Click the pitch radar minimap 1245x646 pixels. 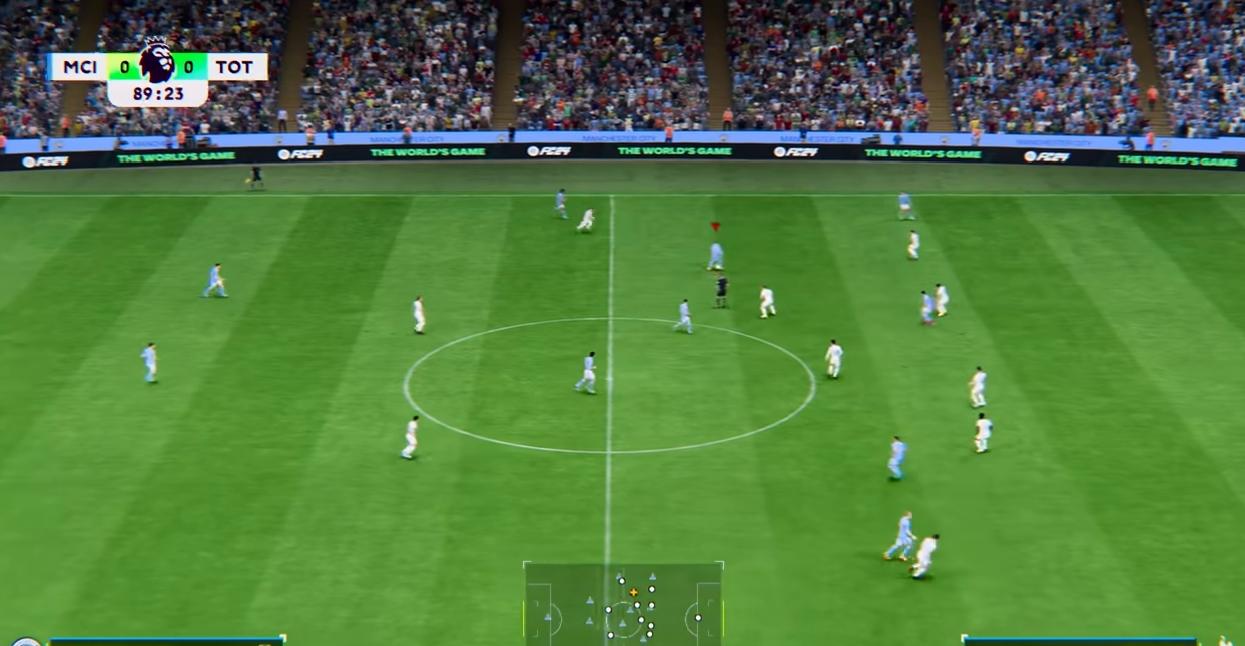[x=623, y=603]
